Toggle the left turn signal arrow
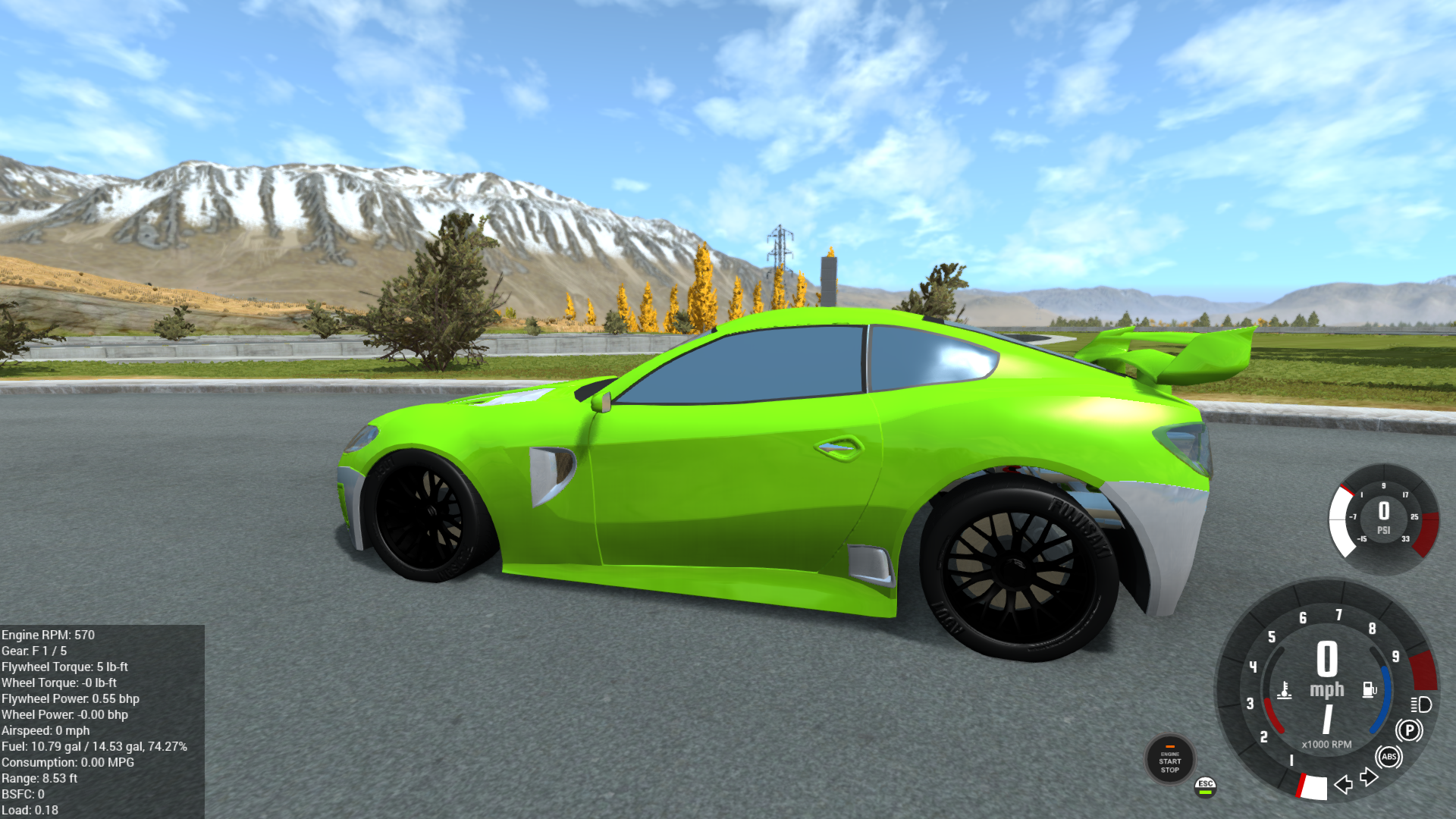 (x=1344, y=786)
